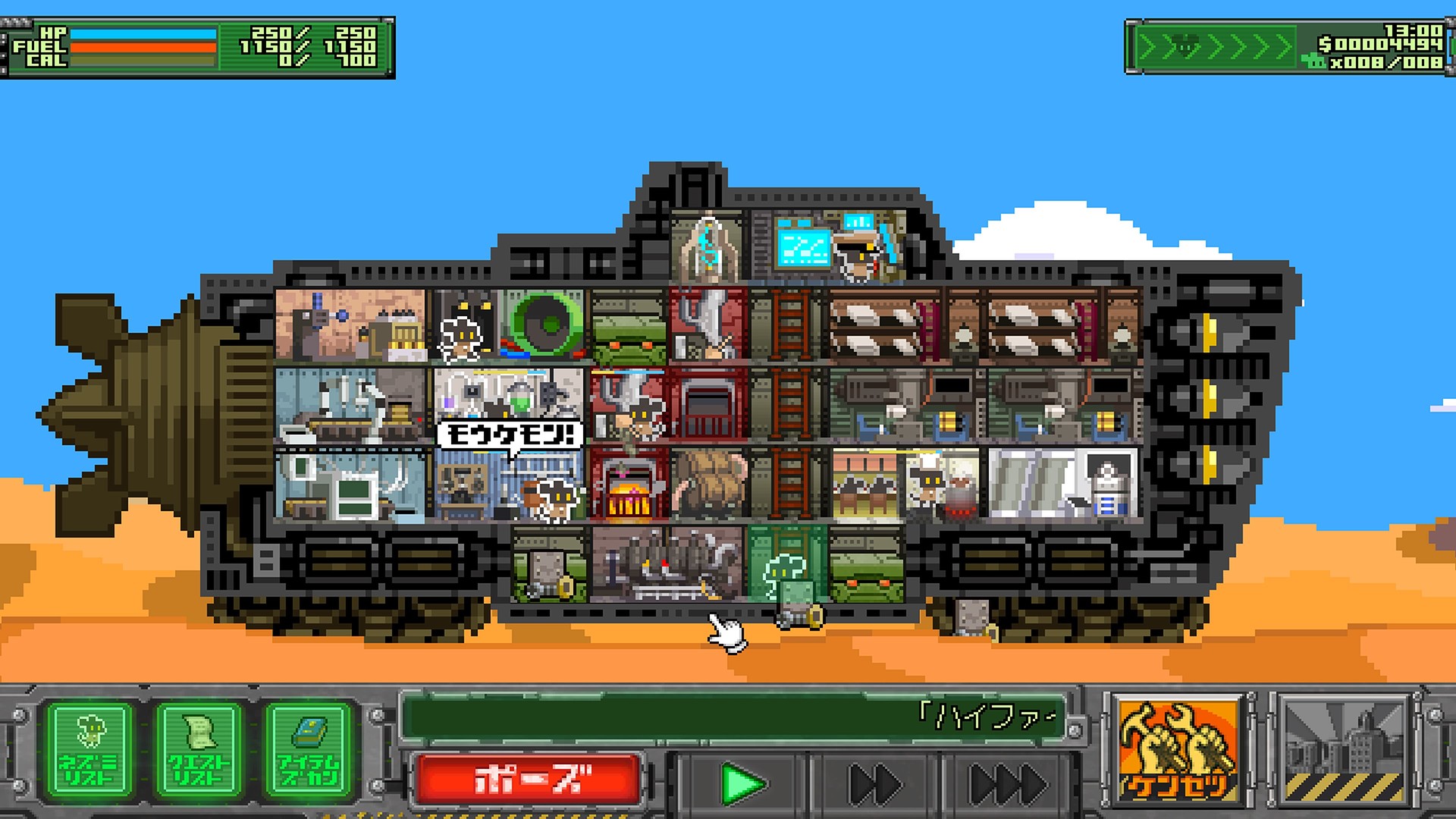Select double fast-forward speed
This screenshot has width=1456, height=819.
coord(874,784)
